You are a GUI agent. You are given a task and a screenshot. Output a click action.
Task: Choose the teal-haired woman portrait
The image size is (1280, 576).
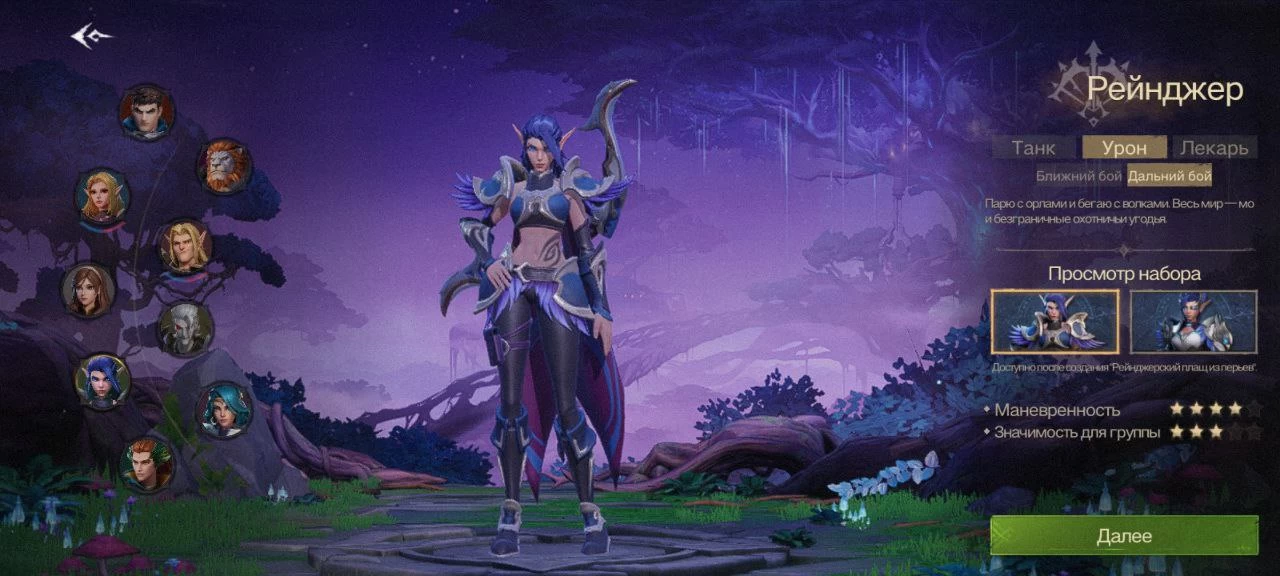(x=224, y=410)
